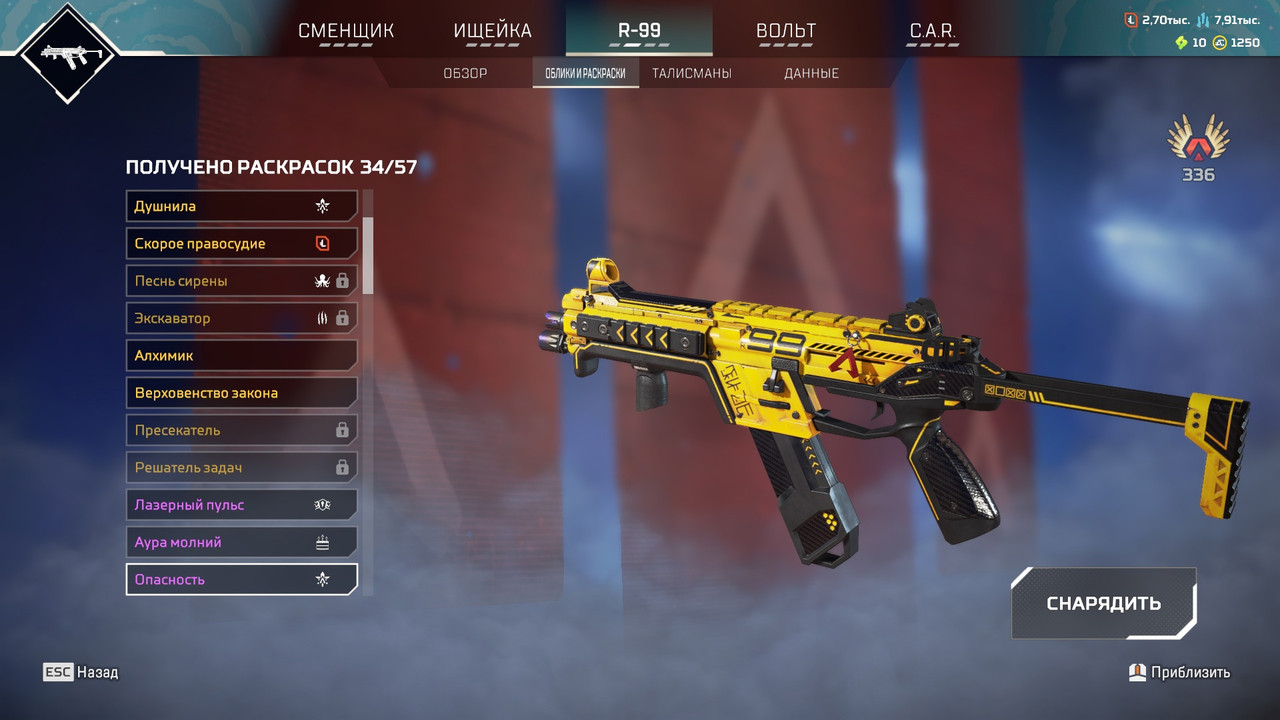Select the locked Пресекатель skin
This screenshot has height=720, width=1280.
point(242,430)
